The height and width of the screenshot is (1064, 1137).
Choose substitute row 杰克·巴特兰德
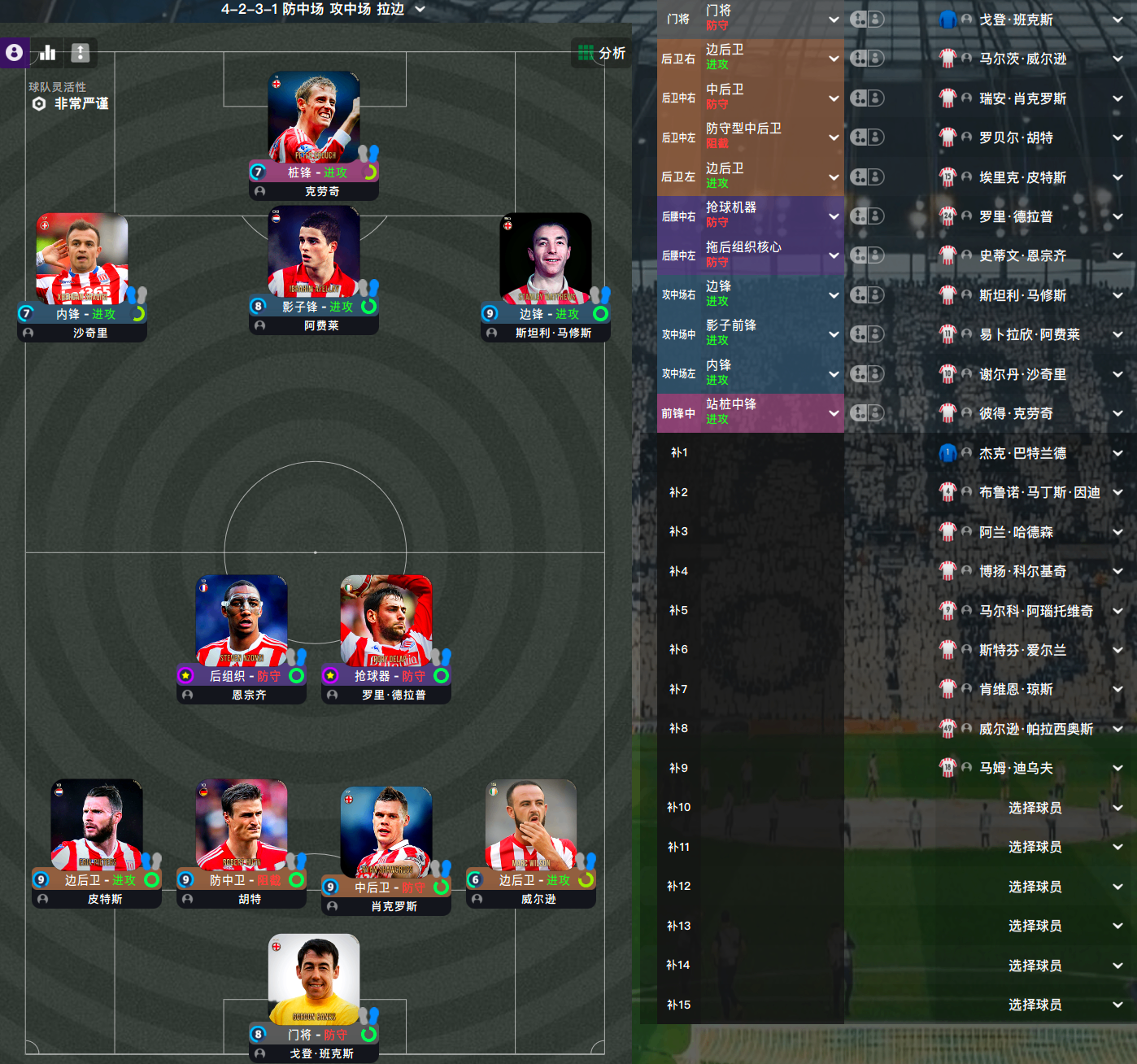pos(1022,453)
